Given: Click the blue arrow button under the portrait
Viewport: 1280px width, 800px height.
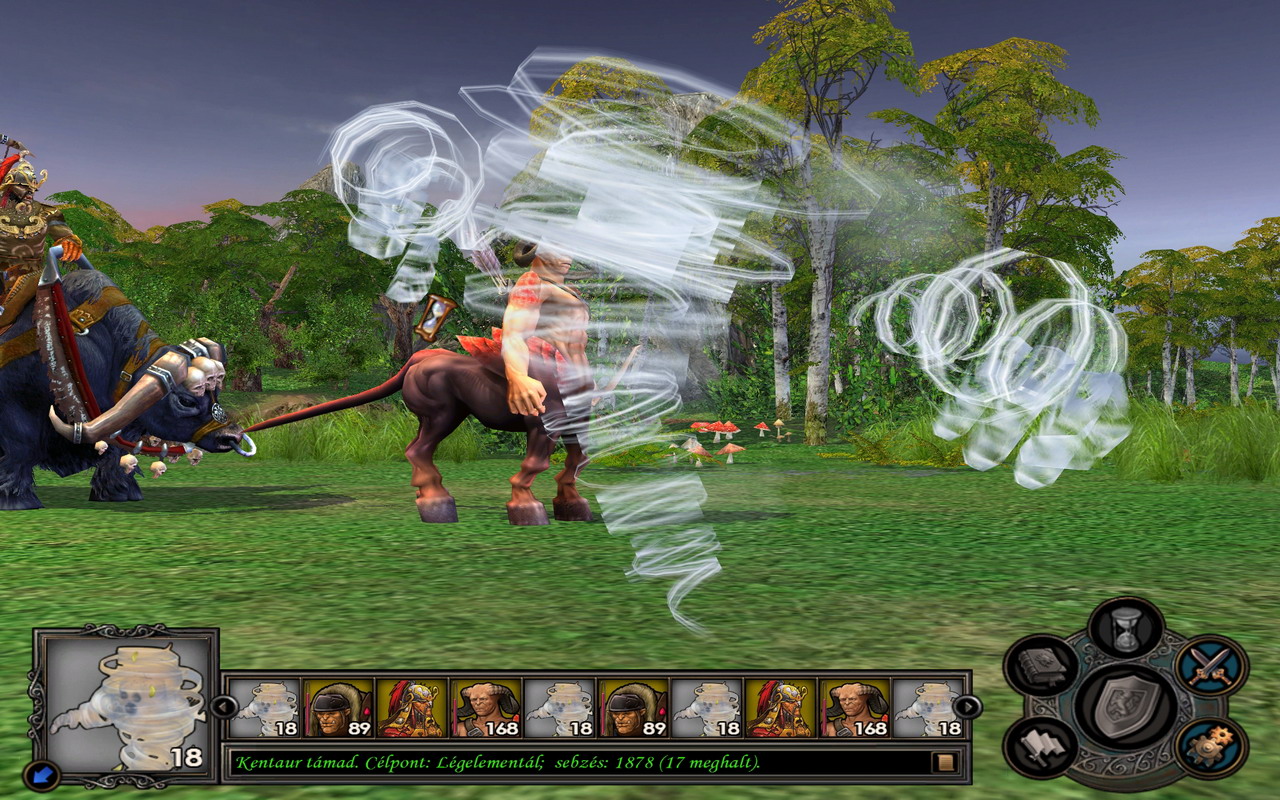Looking at the screenshot, I should pos(41,774).
